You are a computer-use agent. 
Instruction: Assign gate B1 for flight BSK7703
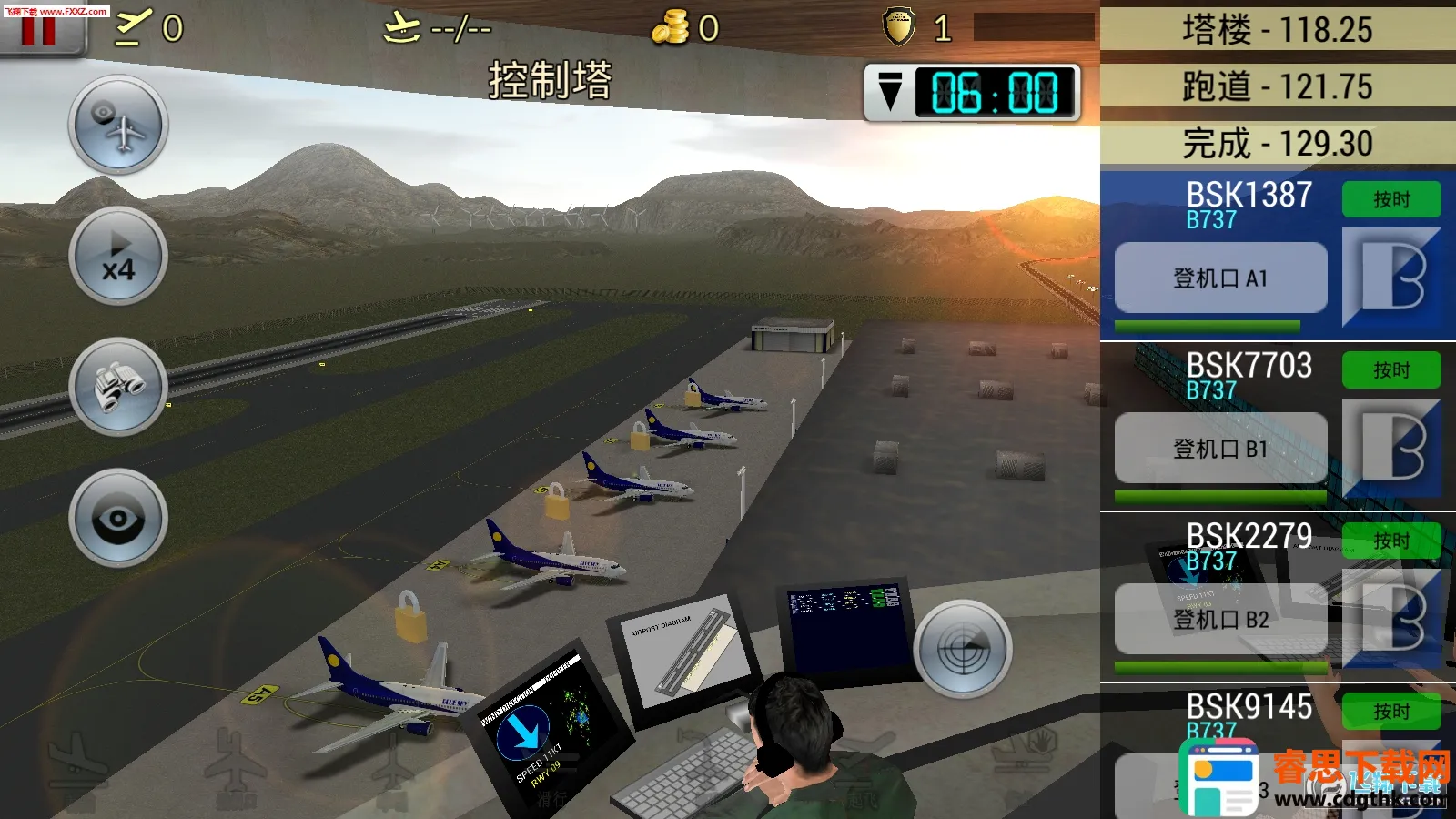click(x=1220, y=449)
